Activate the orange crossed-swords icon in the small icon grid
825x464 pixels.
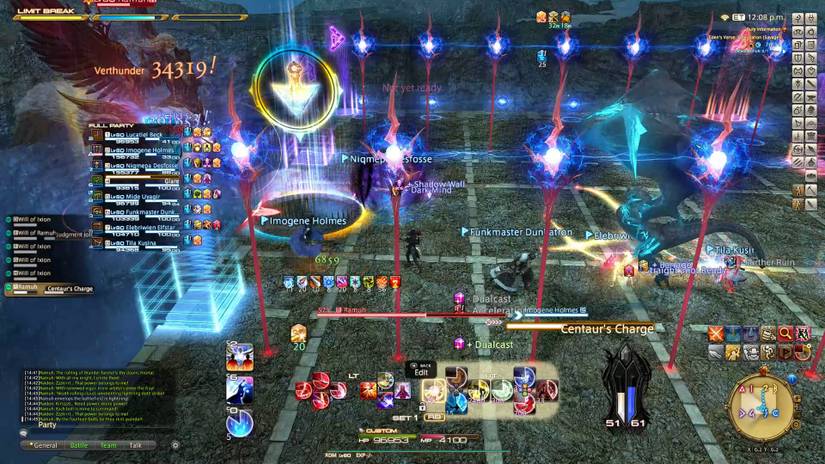click(716, 334)
